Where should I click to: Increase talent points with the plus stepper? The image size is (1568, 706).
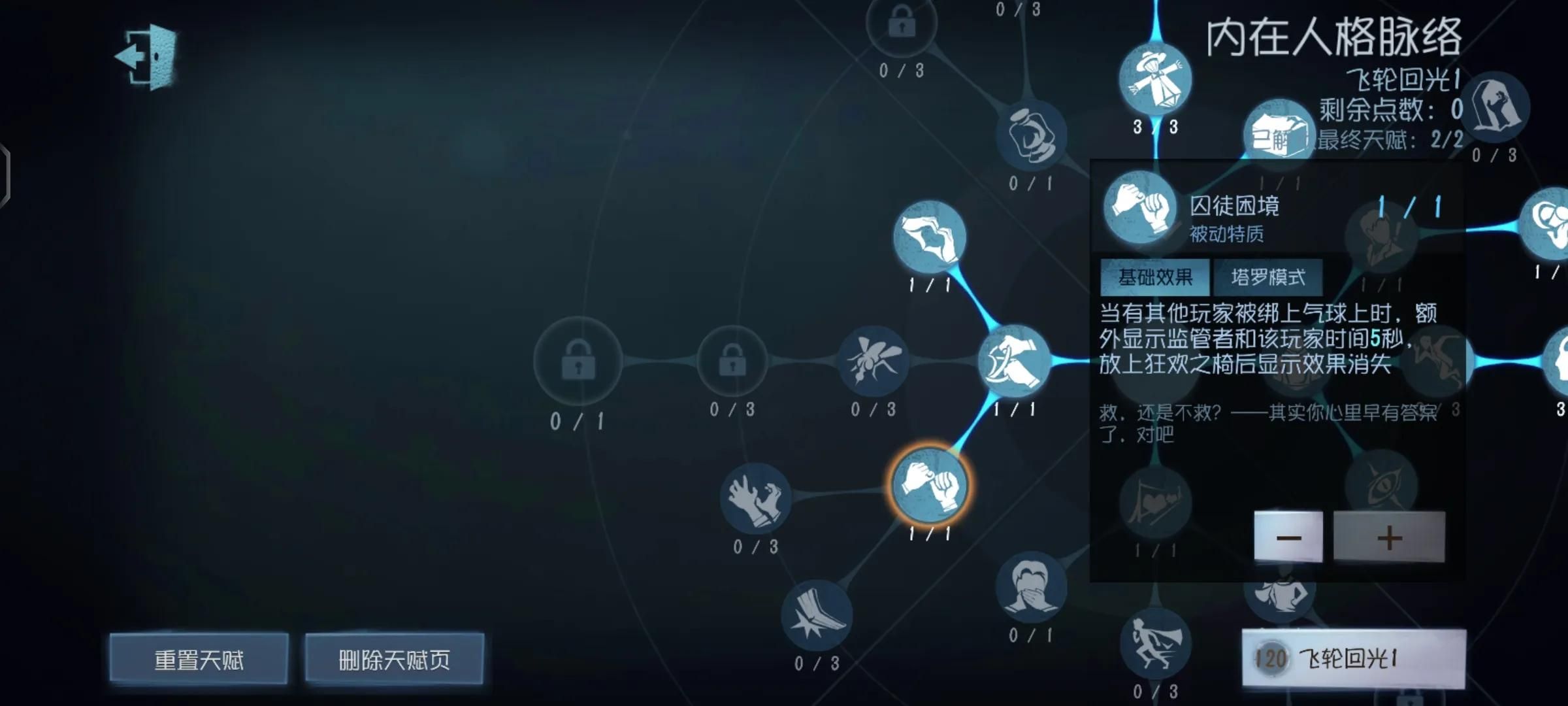pyautogui.click(x=1388, y=536)
